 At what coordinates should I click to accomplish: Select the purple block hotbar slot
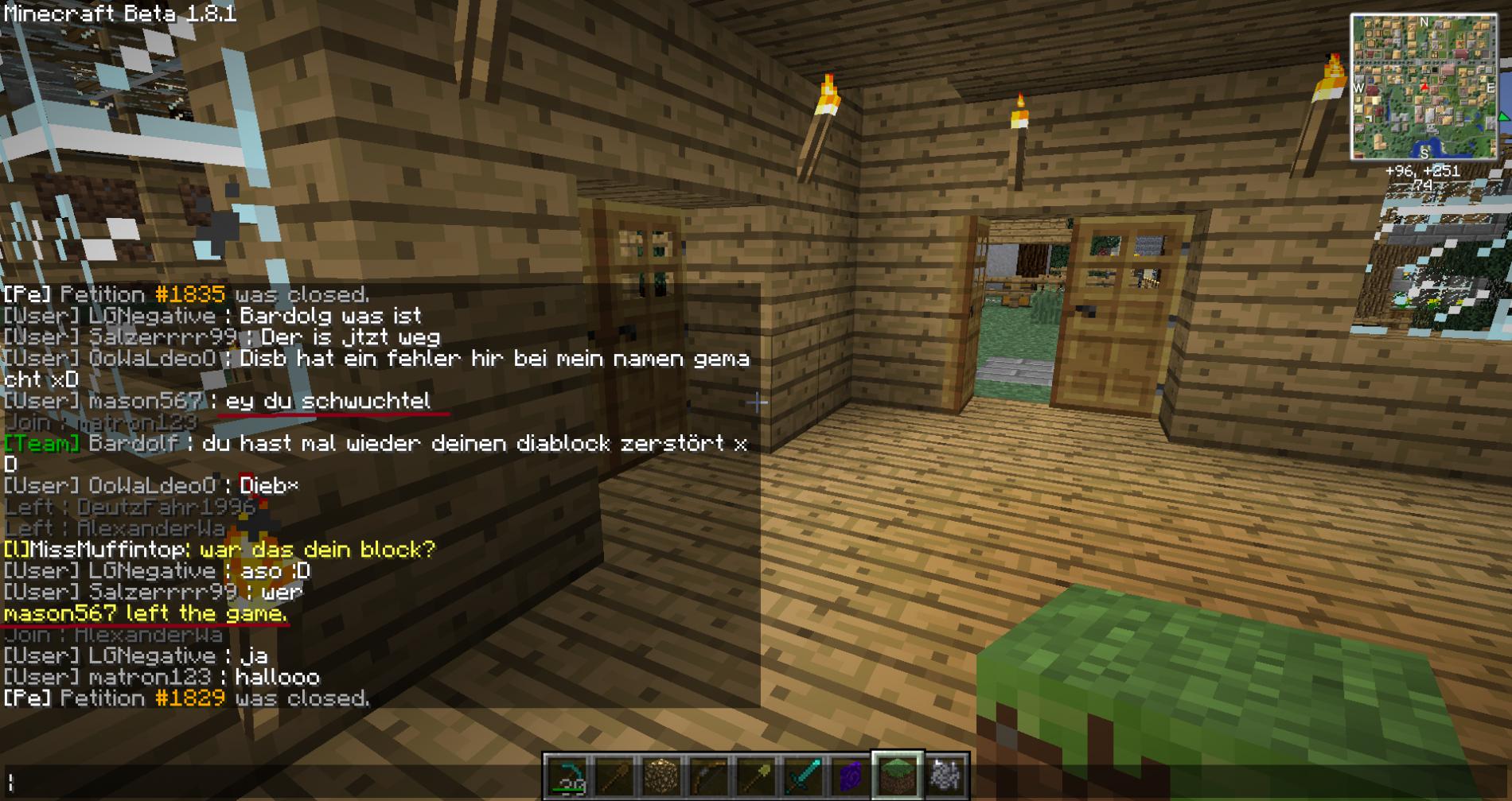point(850,776)
